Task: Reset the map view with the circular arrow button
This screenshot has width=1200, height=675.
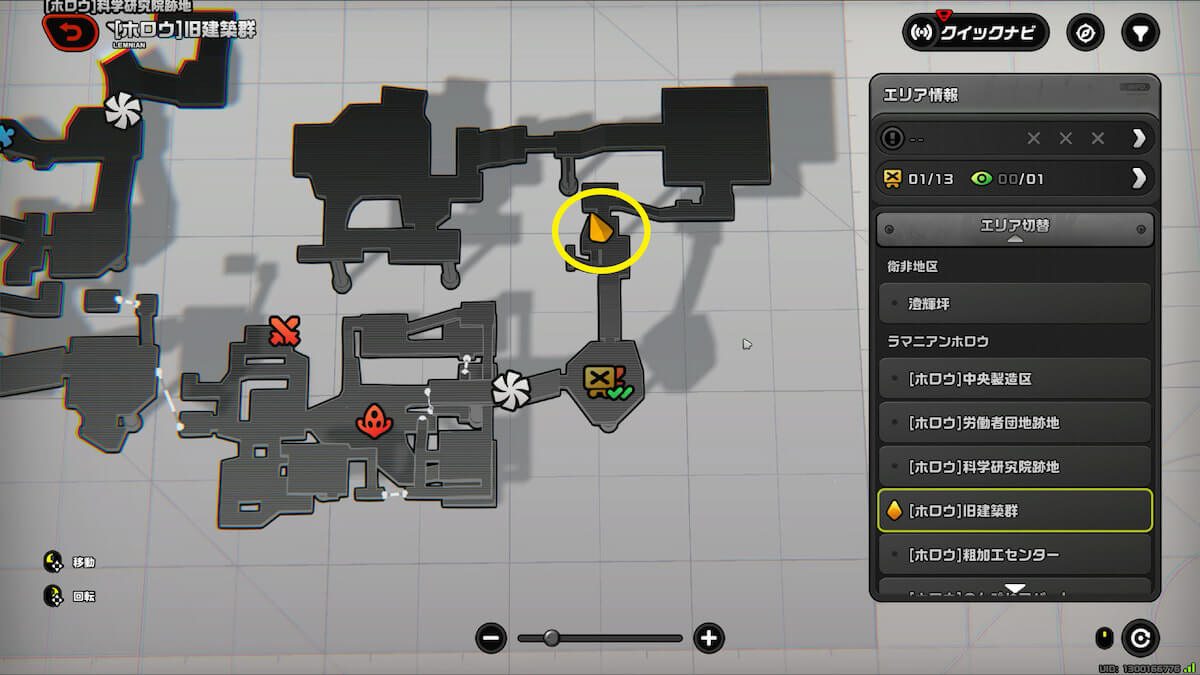Action: (x=1140, y=637)
